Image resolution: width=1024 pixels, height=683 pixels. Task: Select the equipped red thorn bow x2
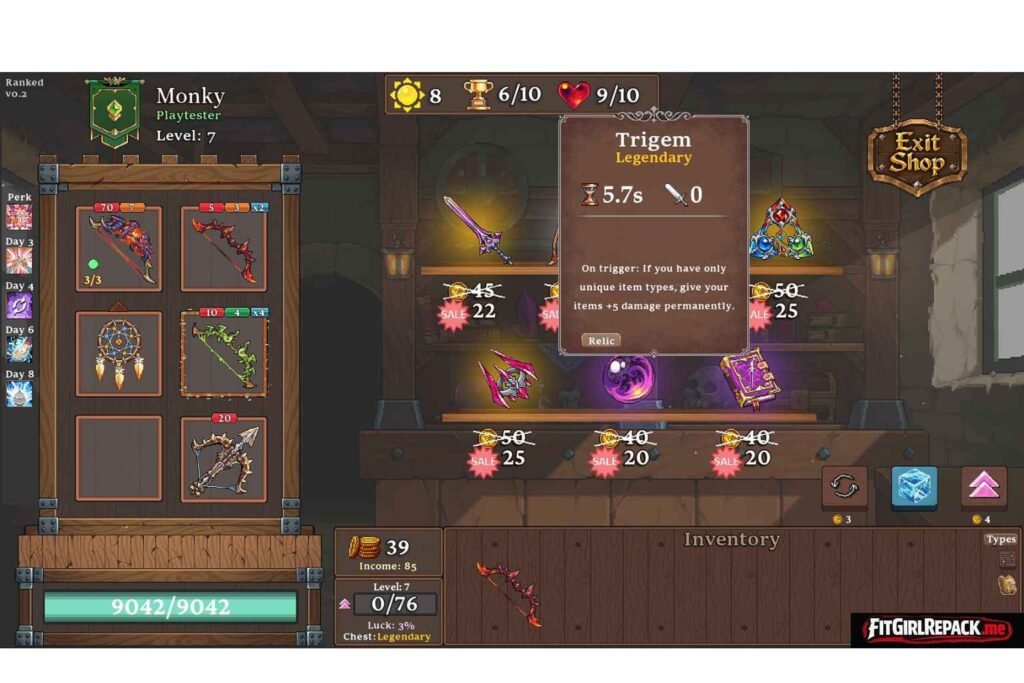224,249
